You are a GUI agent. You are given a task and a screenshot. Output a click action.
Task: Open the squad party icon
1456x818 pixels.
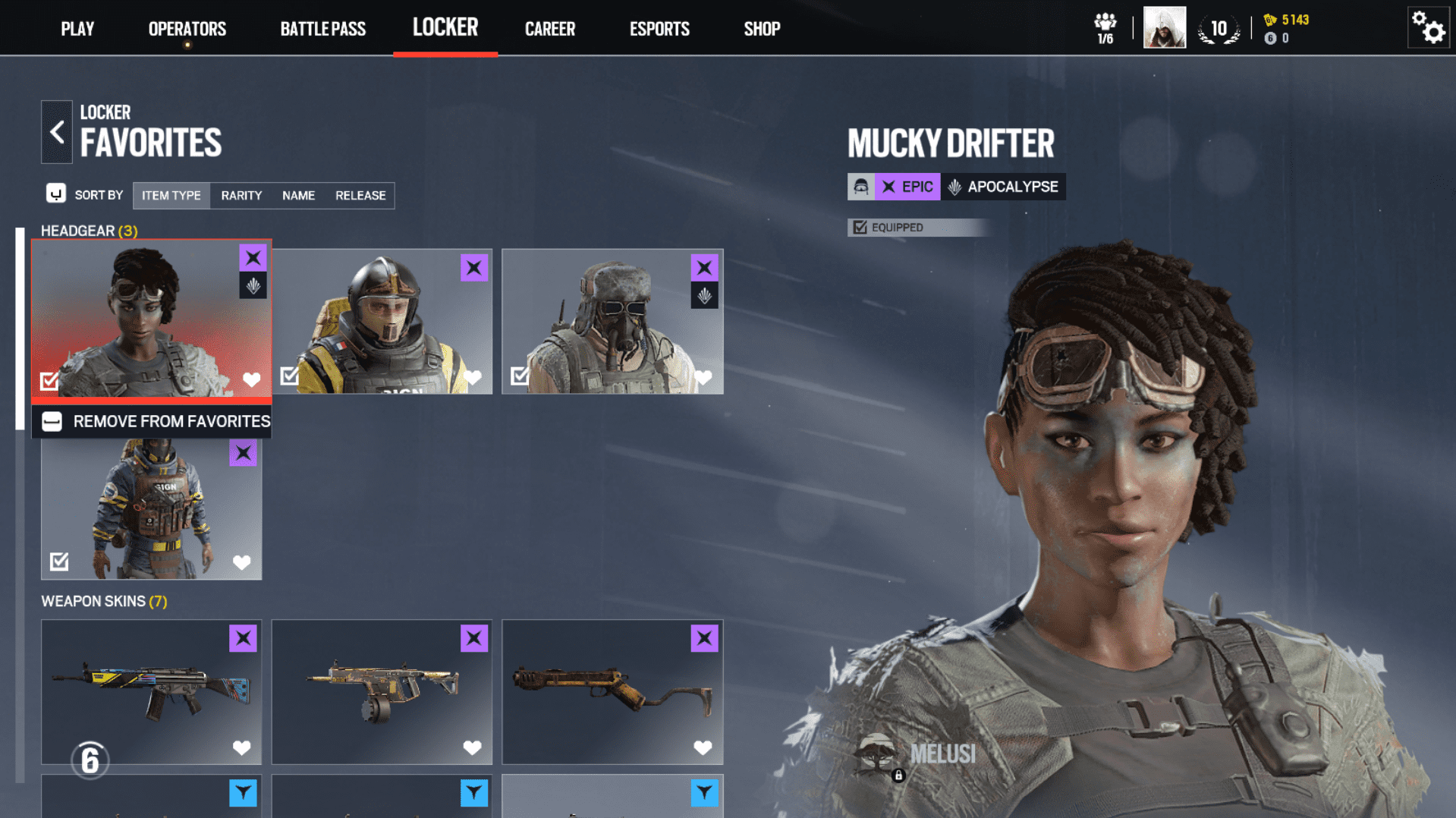(1105, 28)
